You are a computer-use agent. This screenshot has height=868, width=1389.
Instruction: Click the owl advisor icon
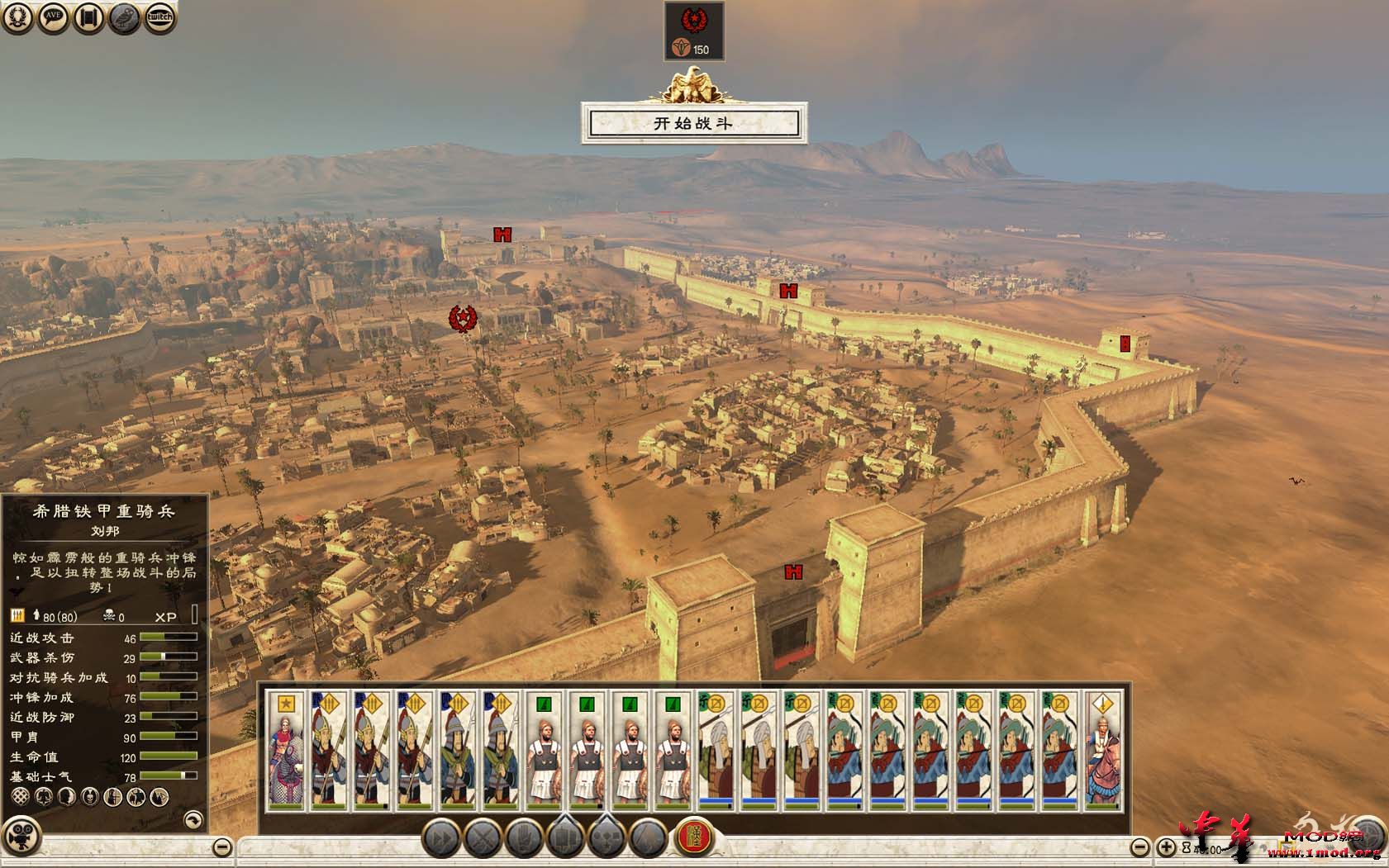coord(124,17)
